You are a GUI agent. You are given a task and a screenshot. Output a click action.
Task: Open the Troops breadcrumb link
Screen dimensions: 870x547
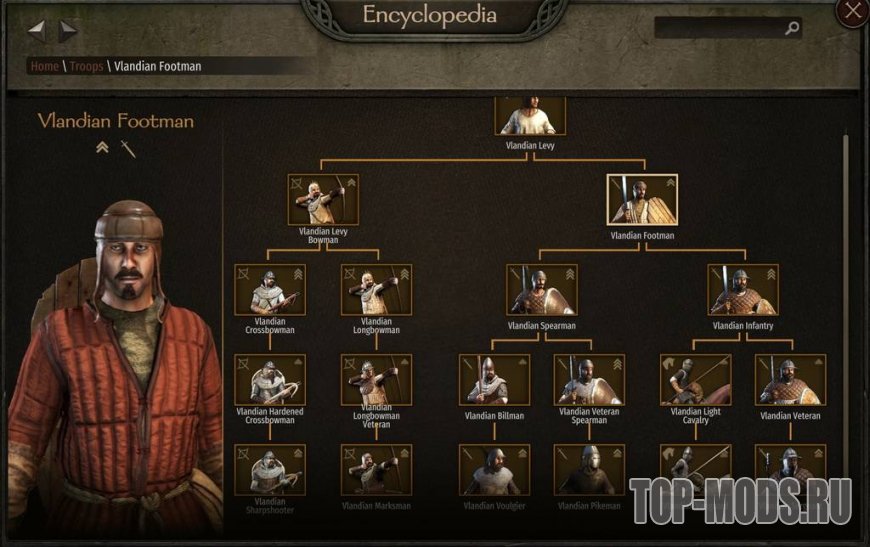[86, 66]
